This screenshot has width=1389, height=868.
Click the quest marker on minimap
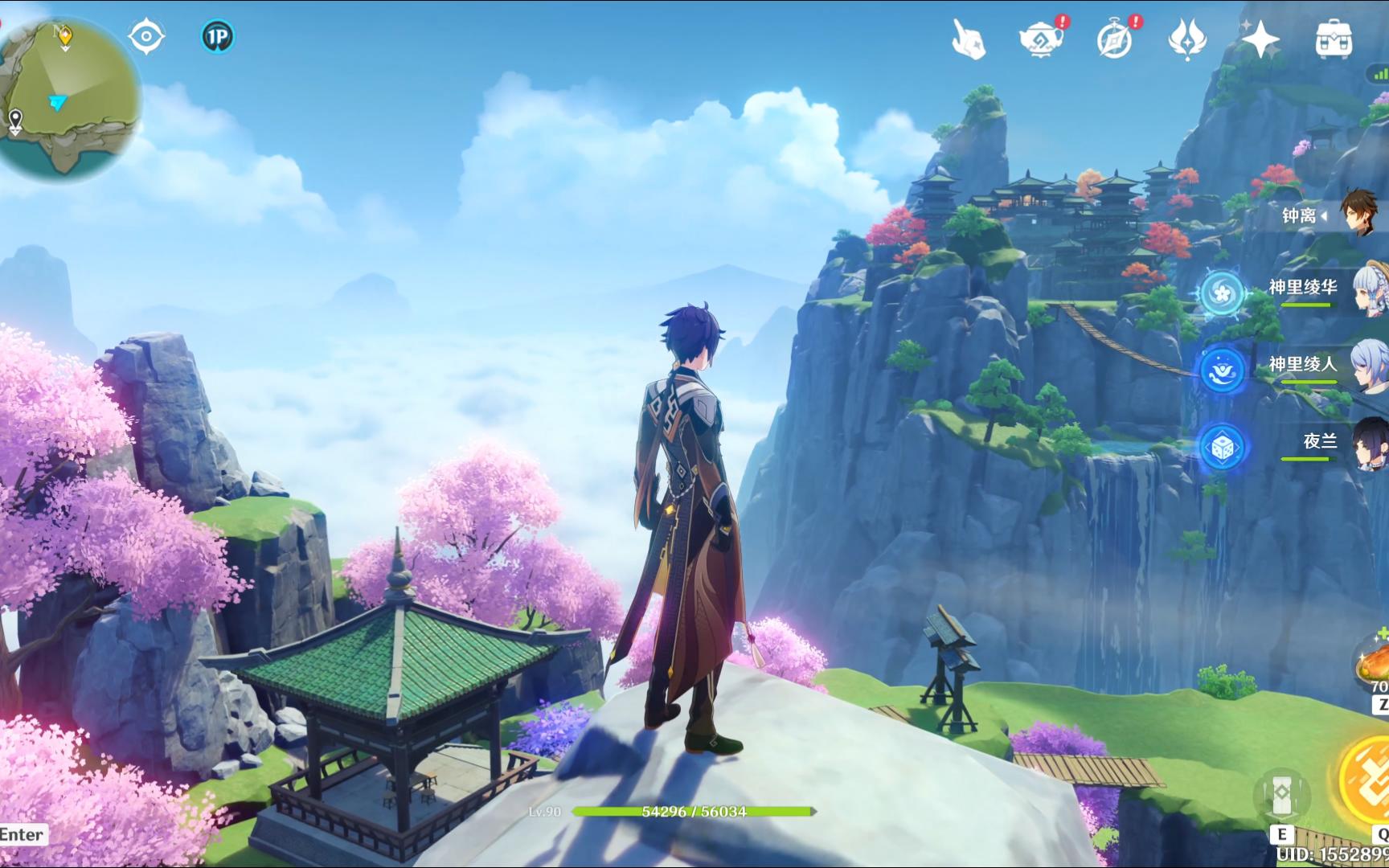coord(64,35)
